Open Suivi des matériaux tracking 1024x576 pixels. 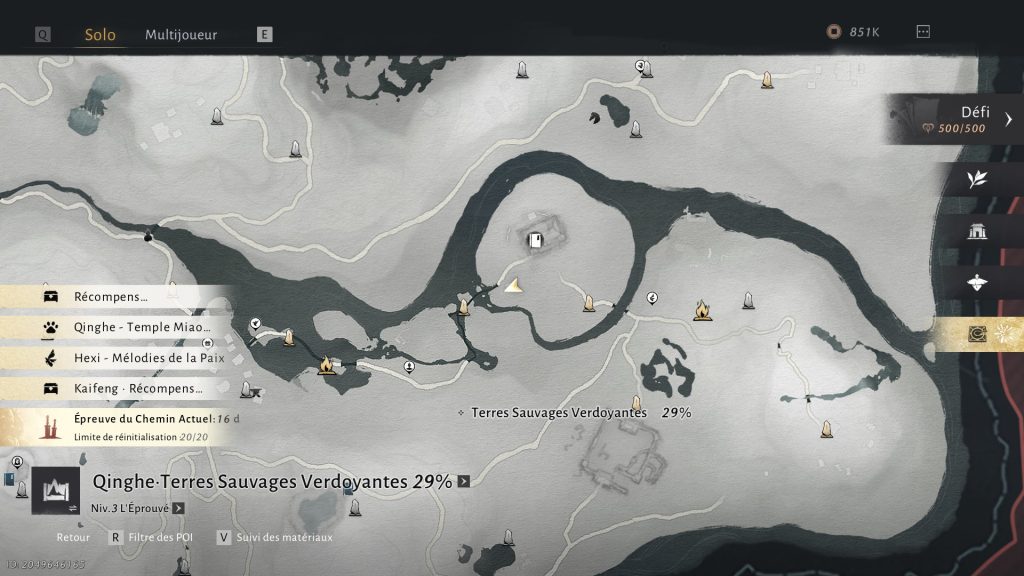283,538
